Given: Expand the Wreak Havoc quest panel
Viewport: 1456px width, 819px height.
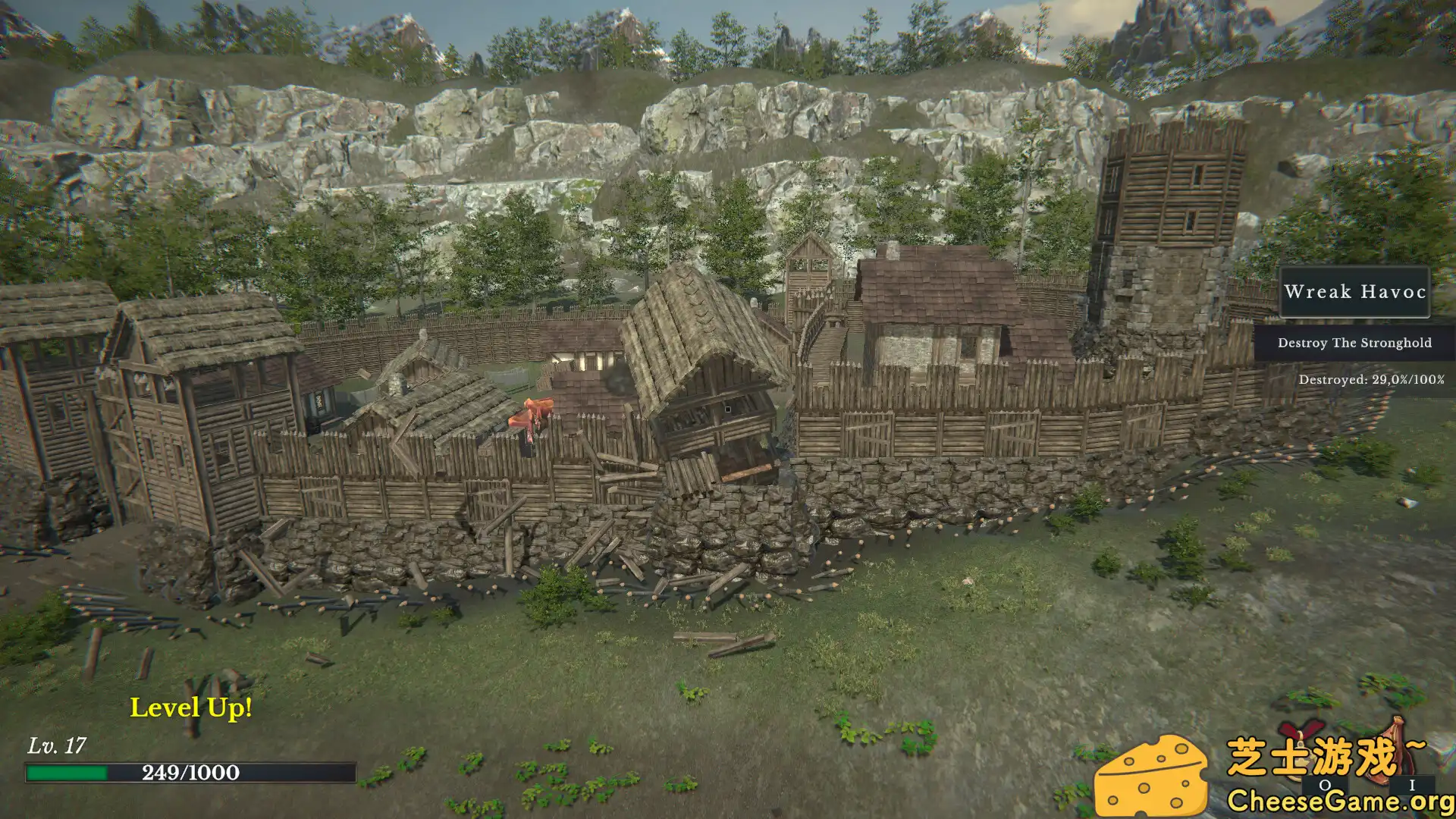Looking at the screenshot, I should 1354,293.
